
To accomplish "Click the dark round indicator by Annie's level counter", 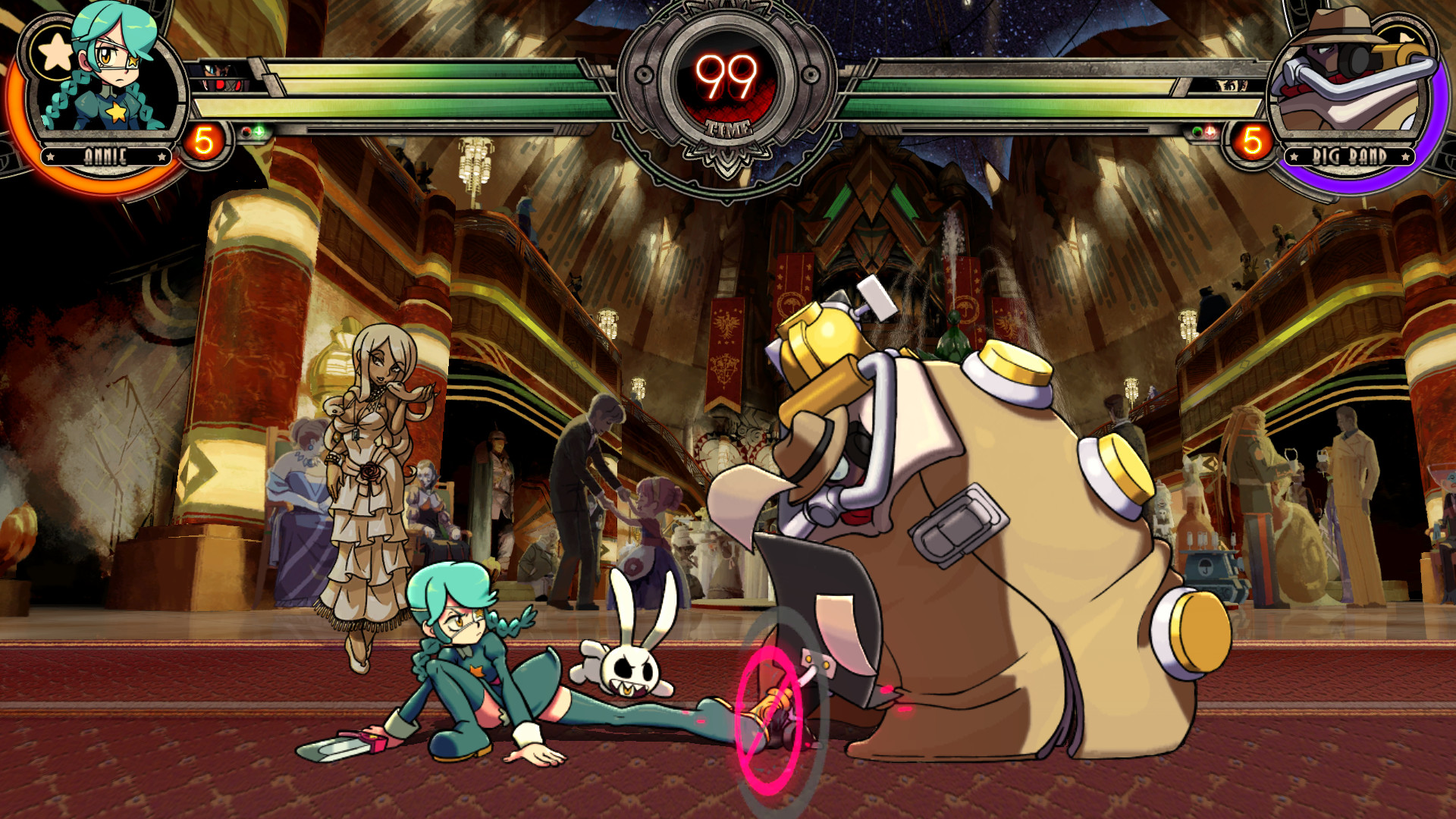I will (246, 133).
